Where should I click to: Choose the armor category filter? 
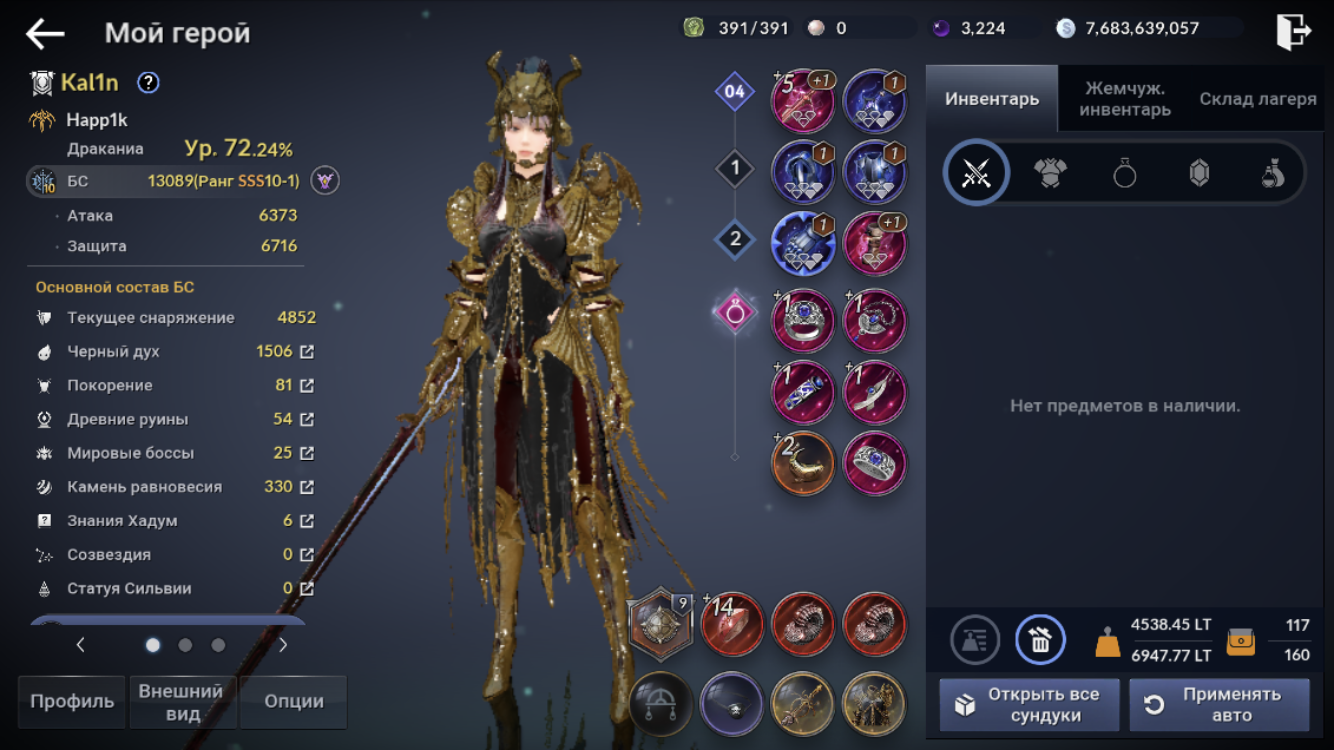1050,174
